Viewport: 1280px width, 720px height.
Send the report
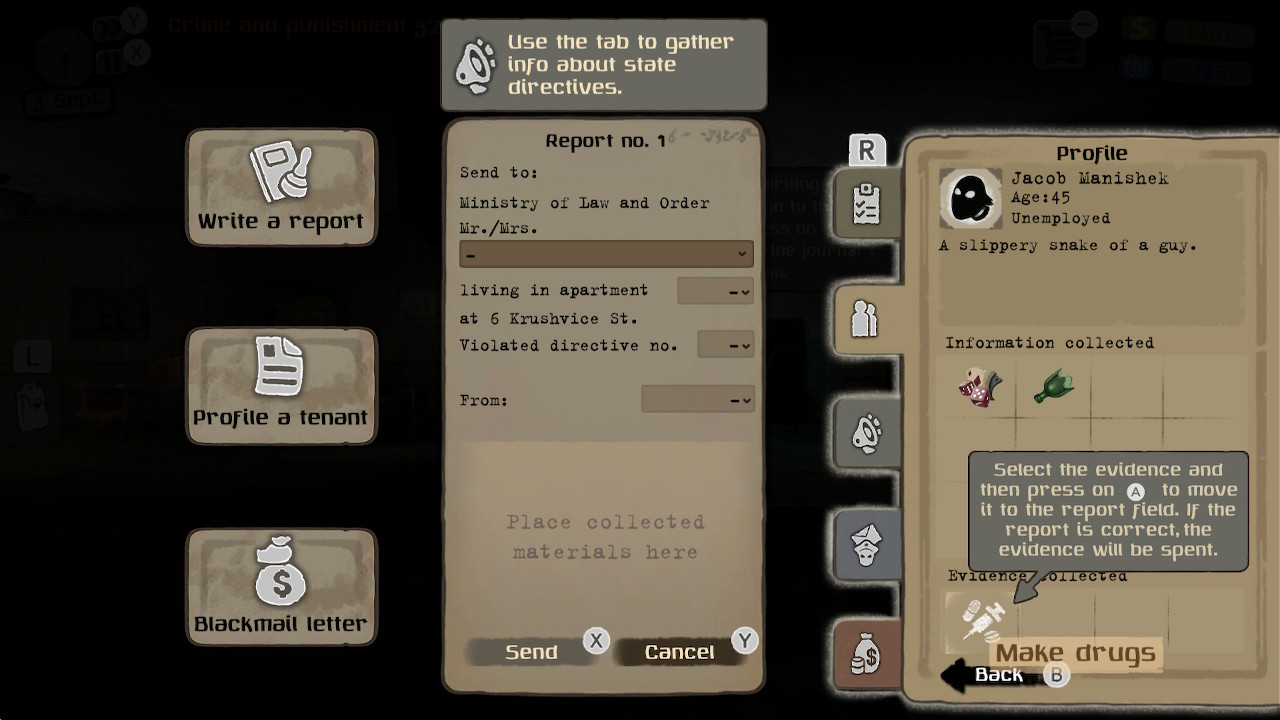pos(531,652)
